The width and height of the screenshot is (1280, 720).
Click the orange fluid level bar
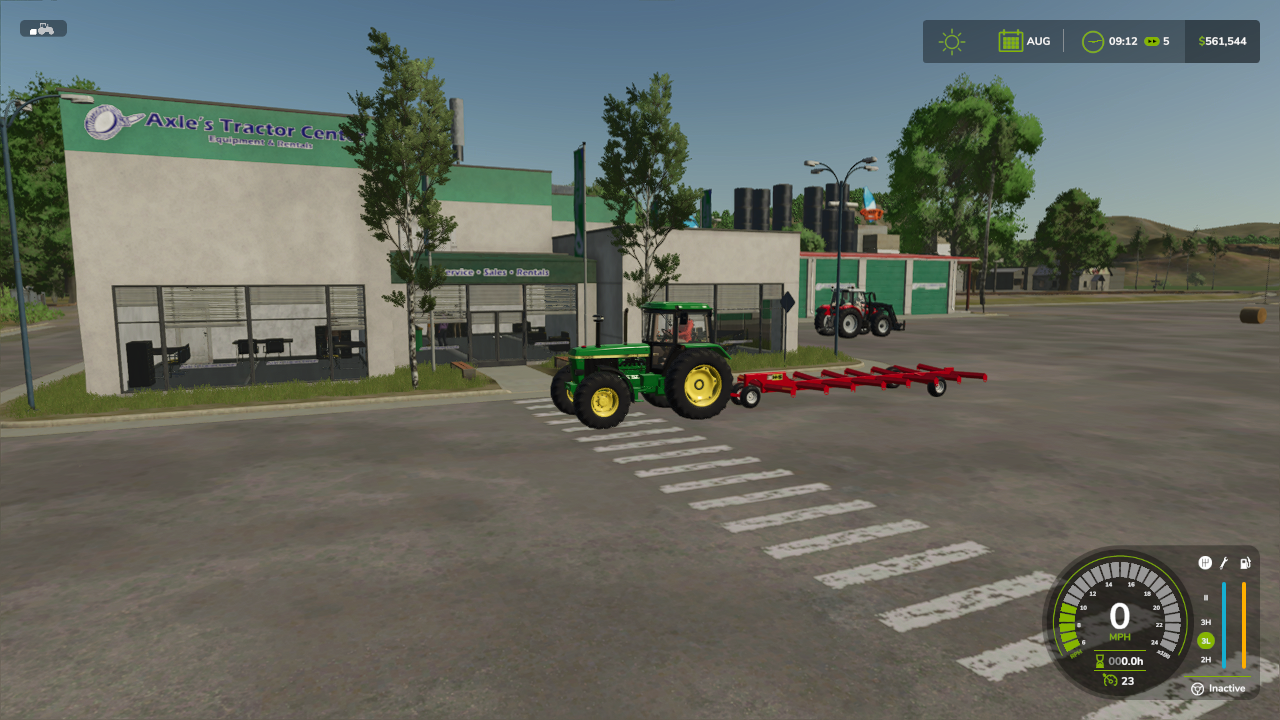click(x=1244, y=625)
